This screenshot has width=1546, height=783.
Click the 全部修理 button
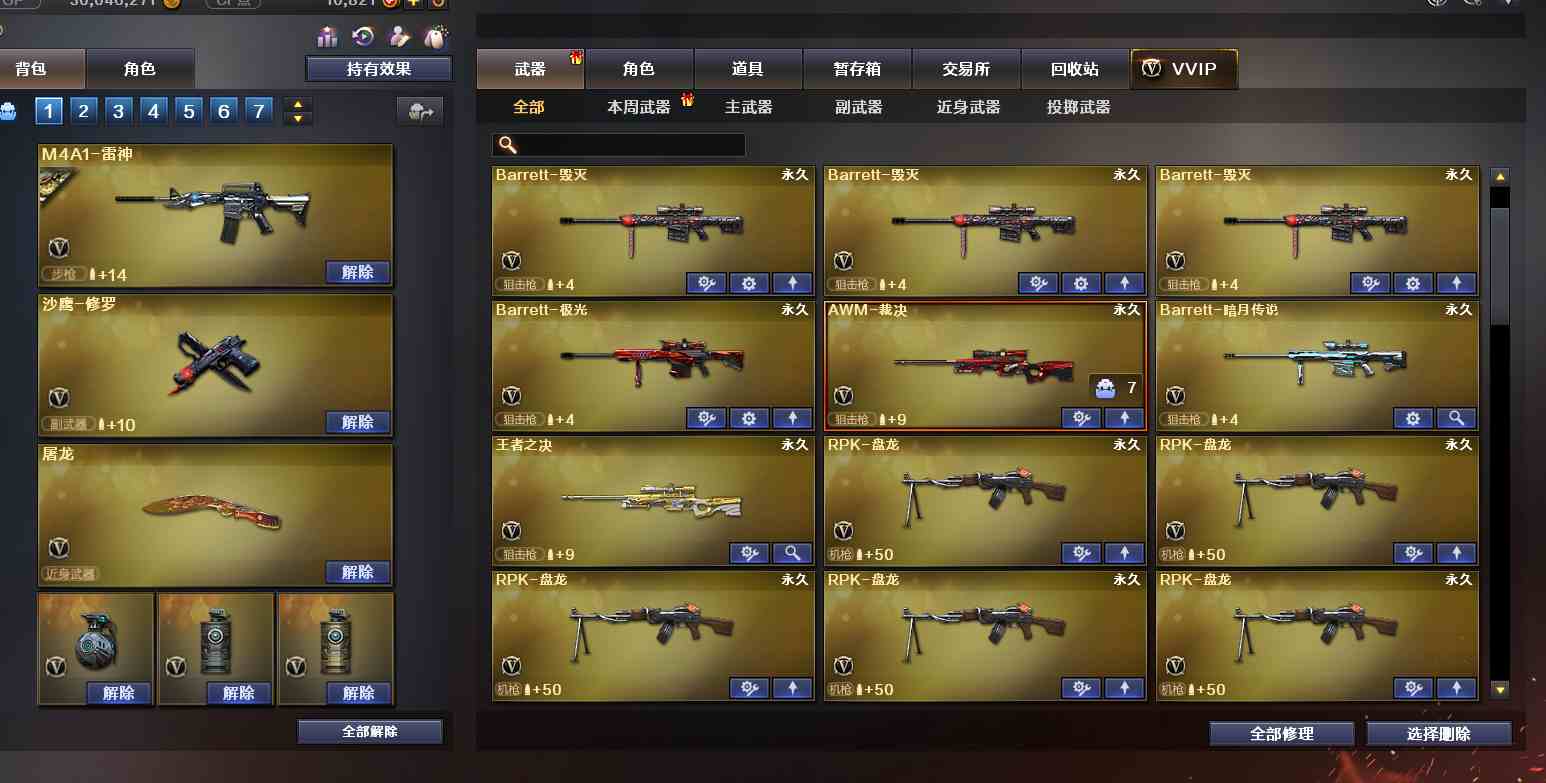[x=1283, y=733]
